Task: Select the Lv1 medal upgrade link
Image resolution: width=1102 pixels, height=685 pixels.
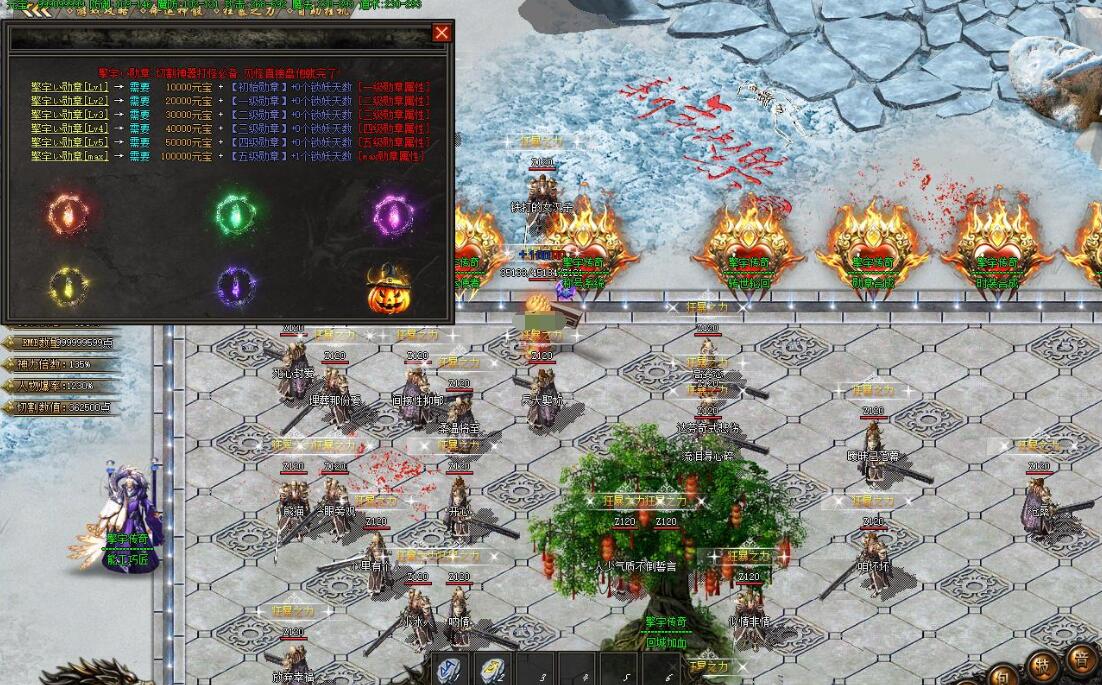Action: (x=69, y=87)
